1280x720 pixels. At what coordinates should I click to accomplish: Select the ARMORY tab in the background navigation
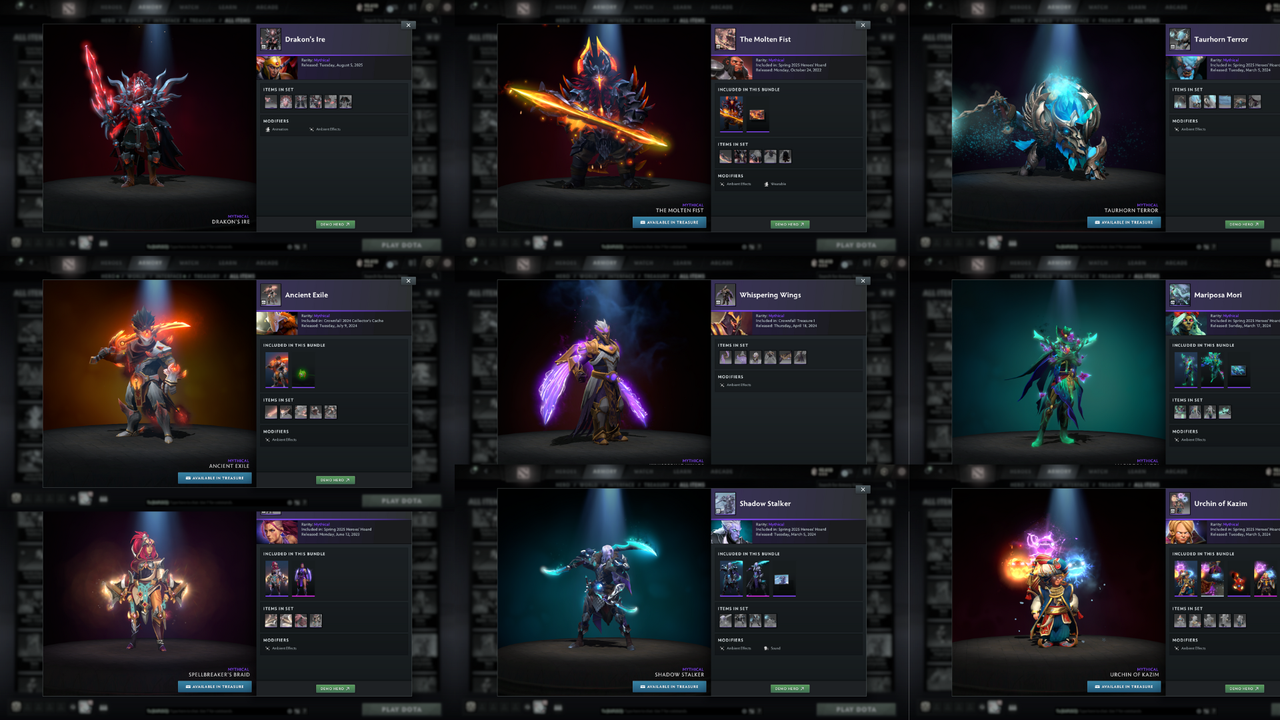(149, 7)
